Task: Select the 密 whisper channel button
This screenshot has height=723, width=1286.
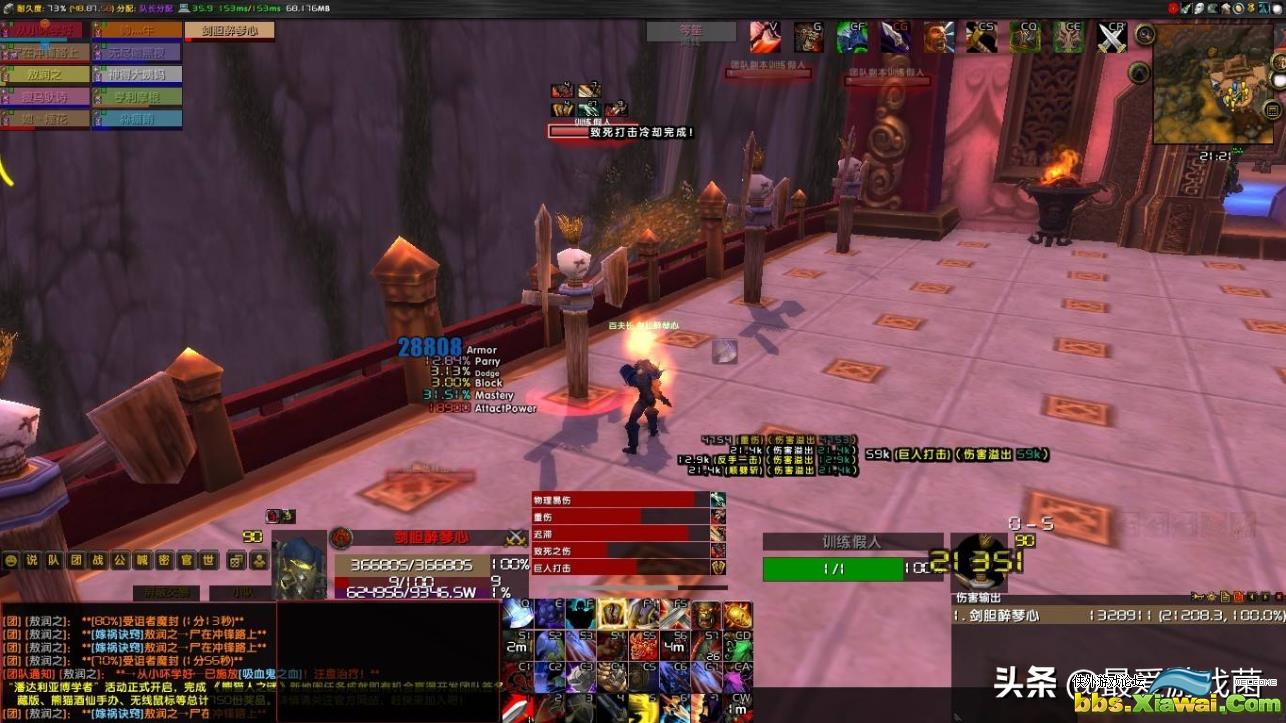Action: [164, 561]
